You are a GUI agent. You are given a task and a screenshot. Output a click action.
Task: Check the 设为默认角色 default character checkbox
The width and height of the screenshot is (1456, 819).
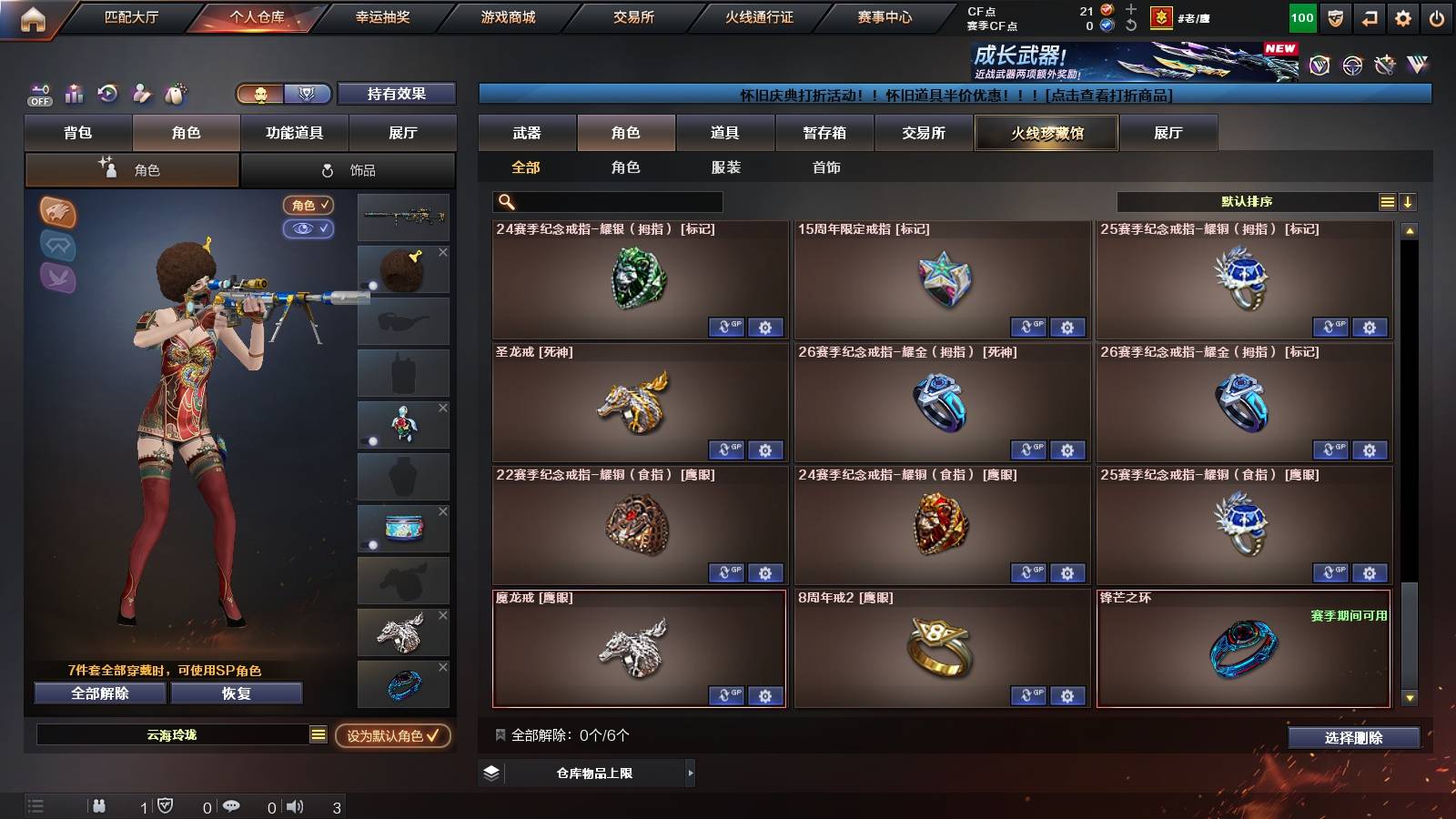point(434,738)
